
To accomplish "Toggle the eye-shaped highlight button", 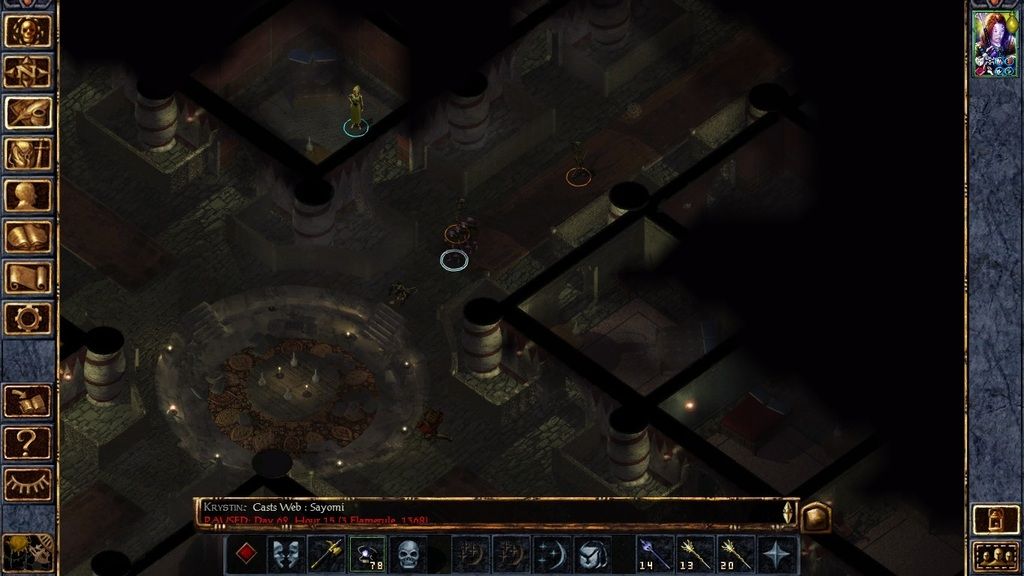I will [x=28, y=483].
